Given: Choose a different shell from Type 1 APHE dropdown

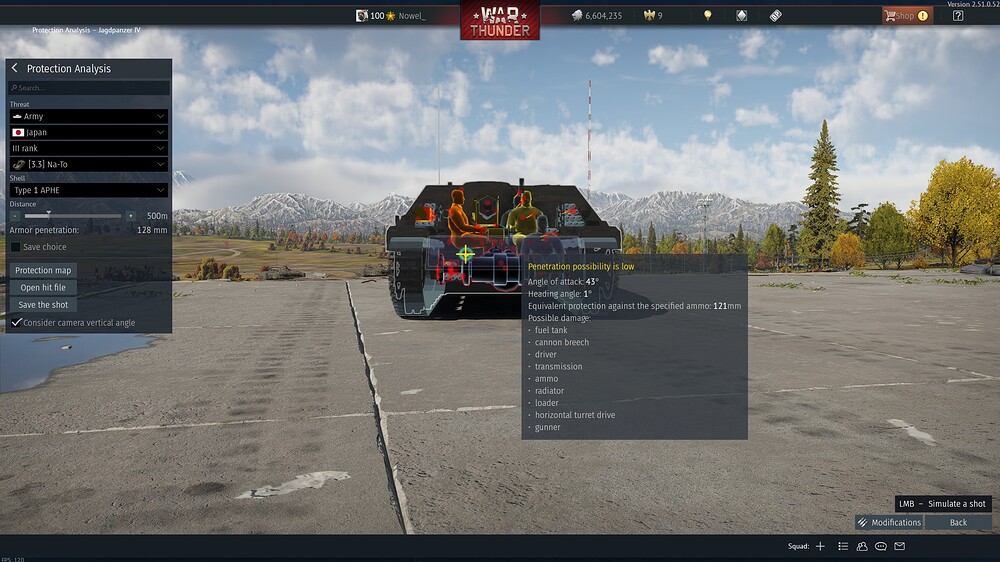Looking at the screenshot, I should tap(88, 190).
